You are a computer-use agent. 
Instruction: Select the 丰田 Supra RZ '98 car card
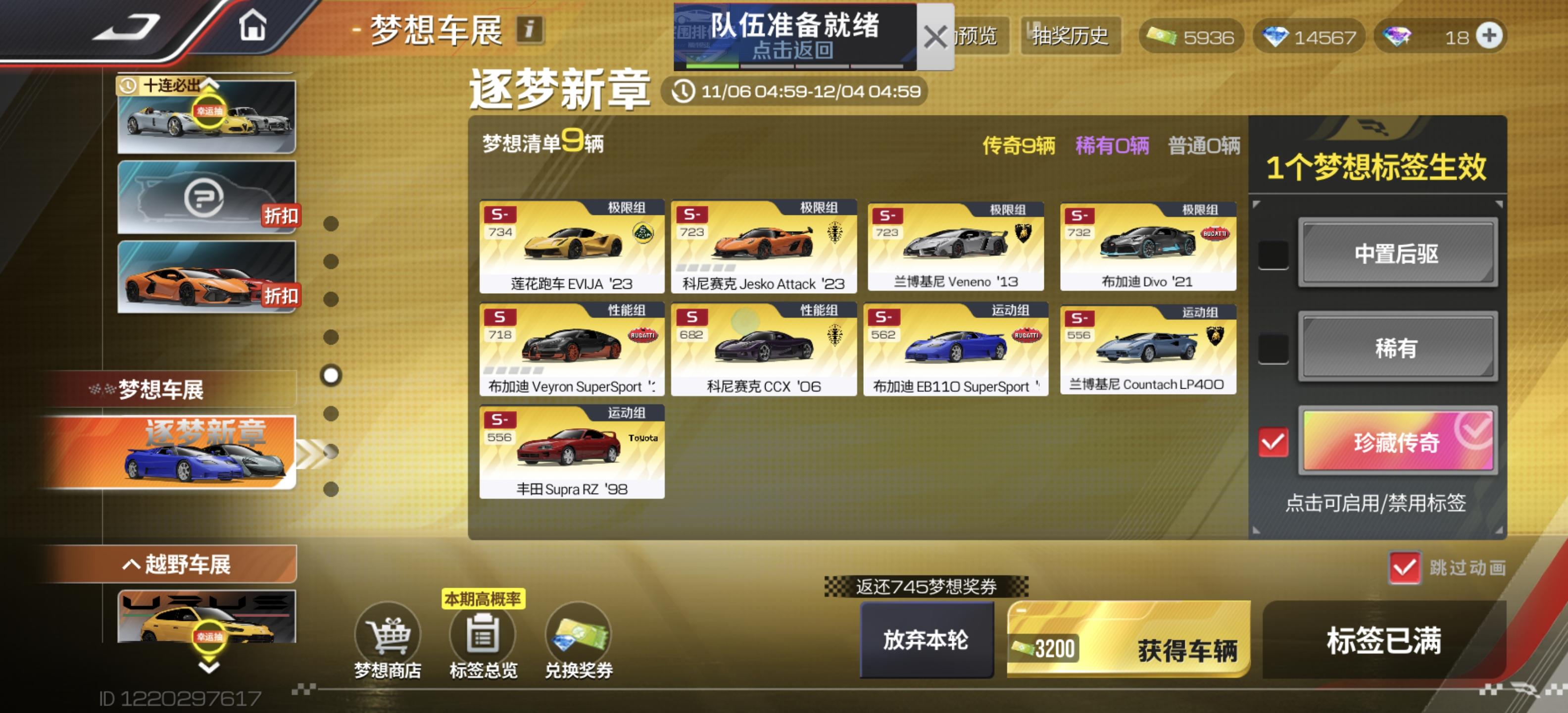click(572, 454)
